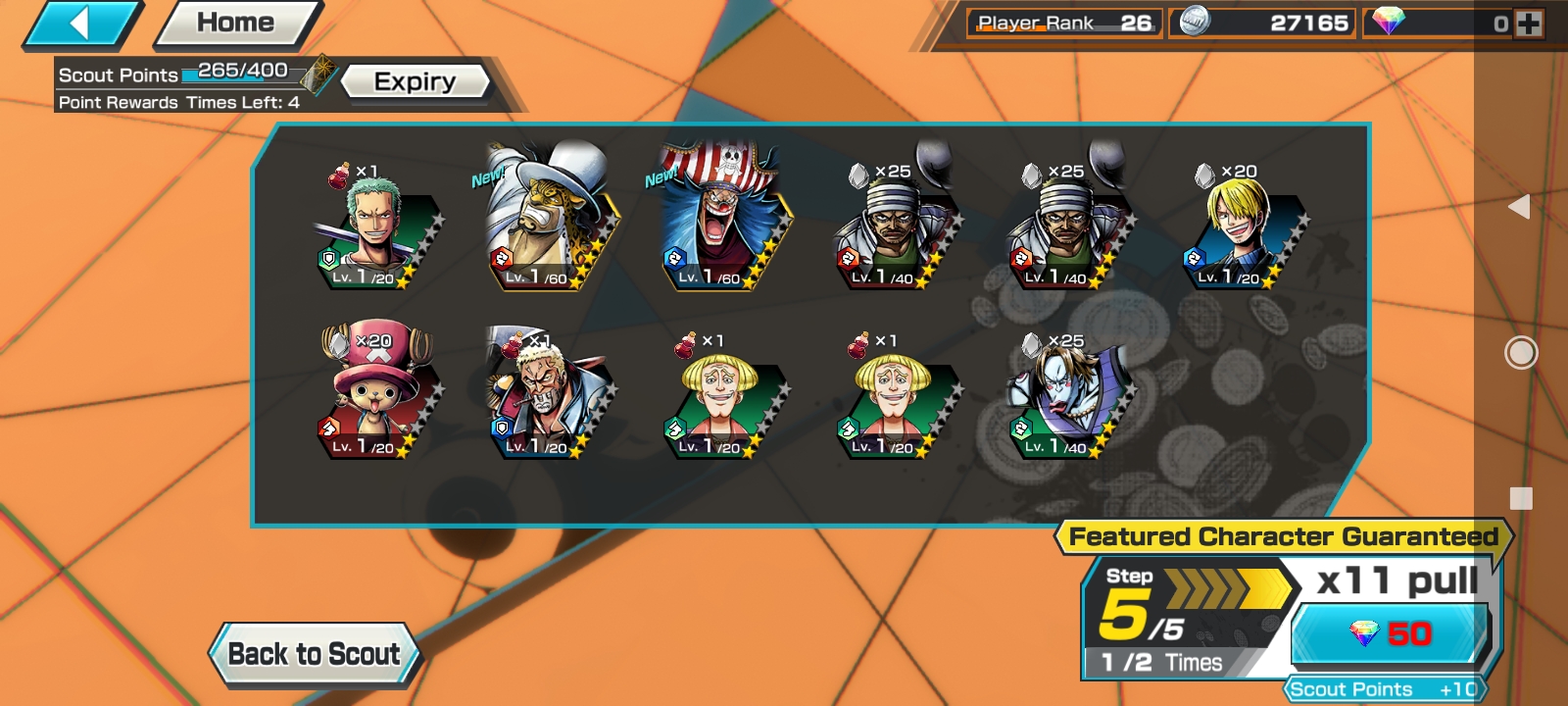Buy the x11 pull for 50 gems

[x=1392, y=633]
